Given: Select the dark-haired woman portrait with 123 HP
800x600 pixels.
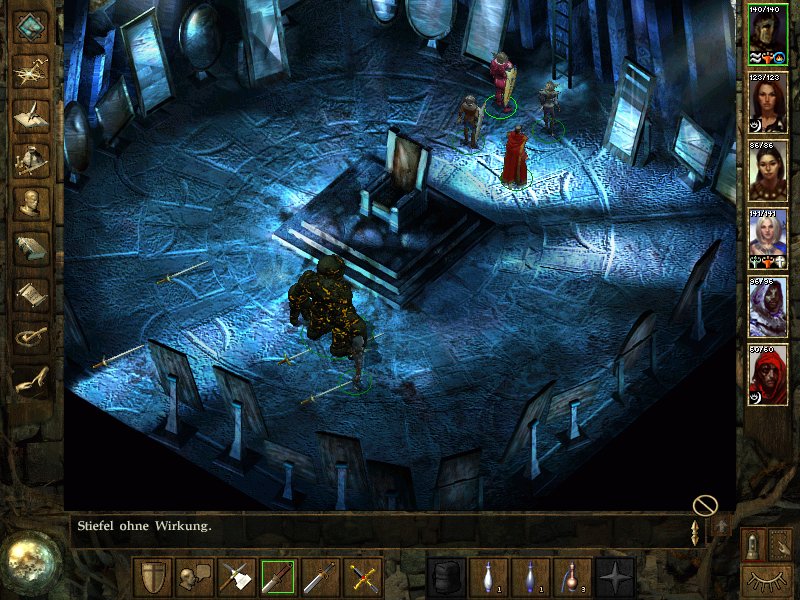Looking at the screenshot, I should 767,104.
